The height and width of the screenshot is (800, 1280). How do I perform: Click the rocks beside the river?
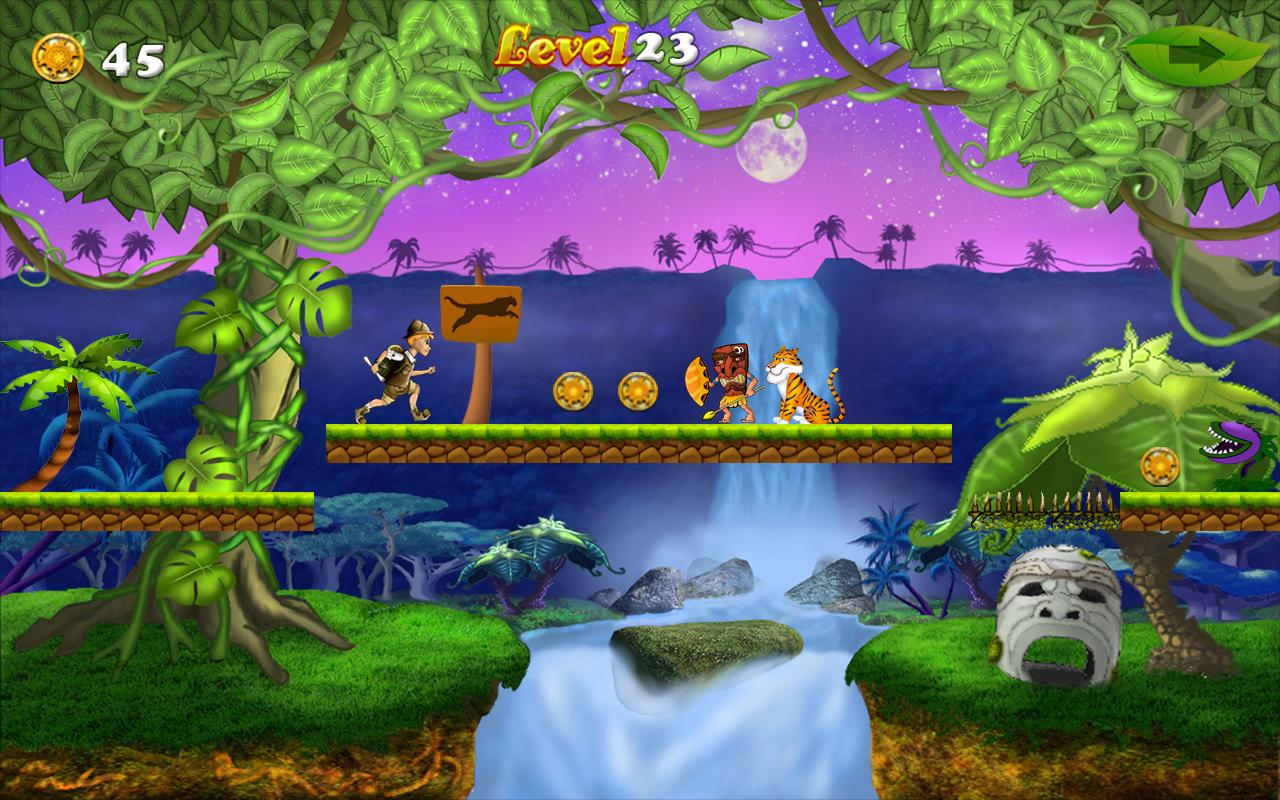[x=660, y=590]
